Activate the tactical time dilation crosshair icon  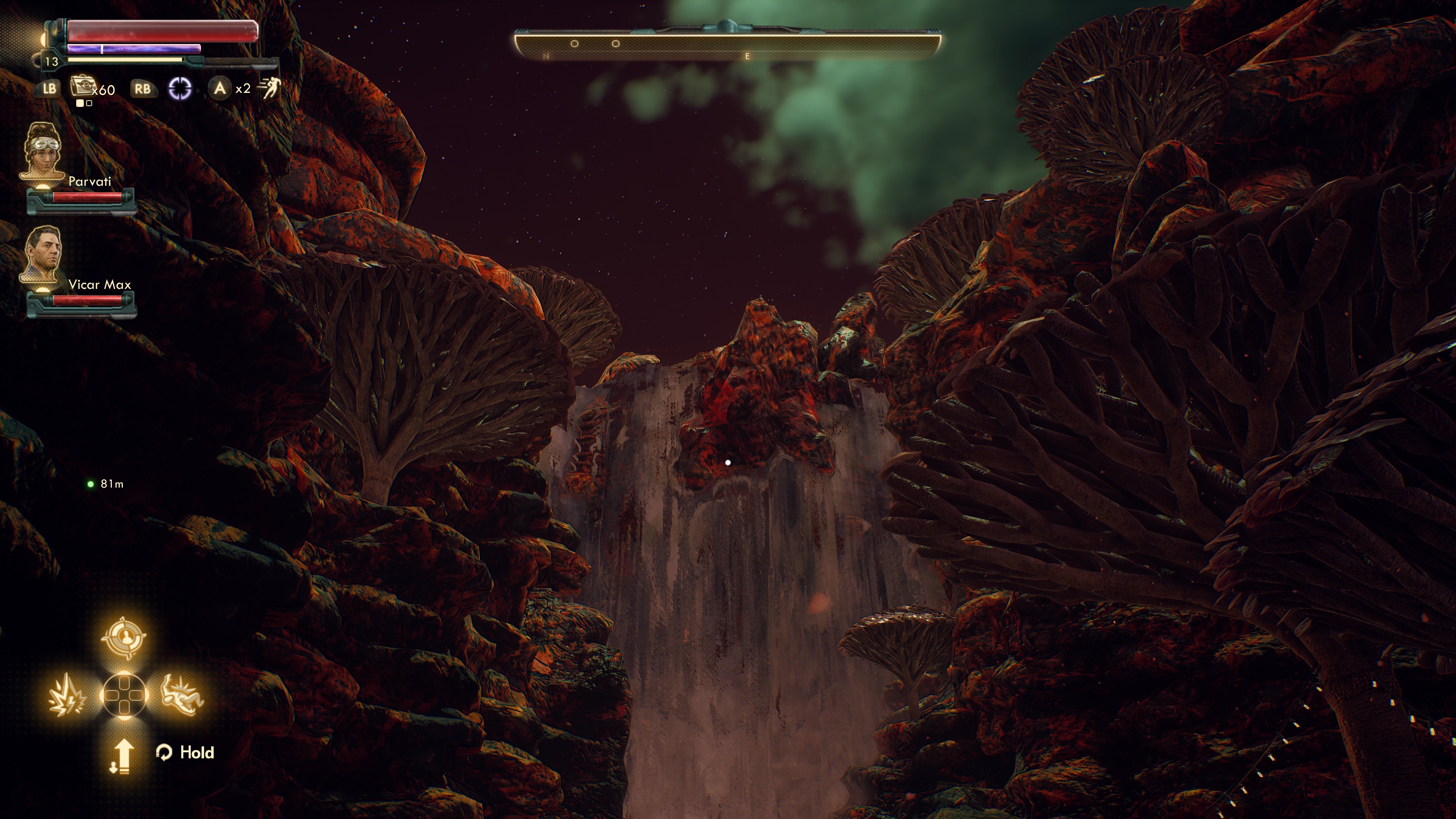[180, 88]
